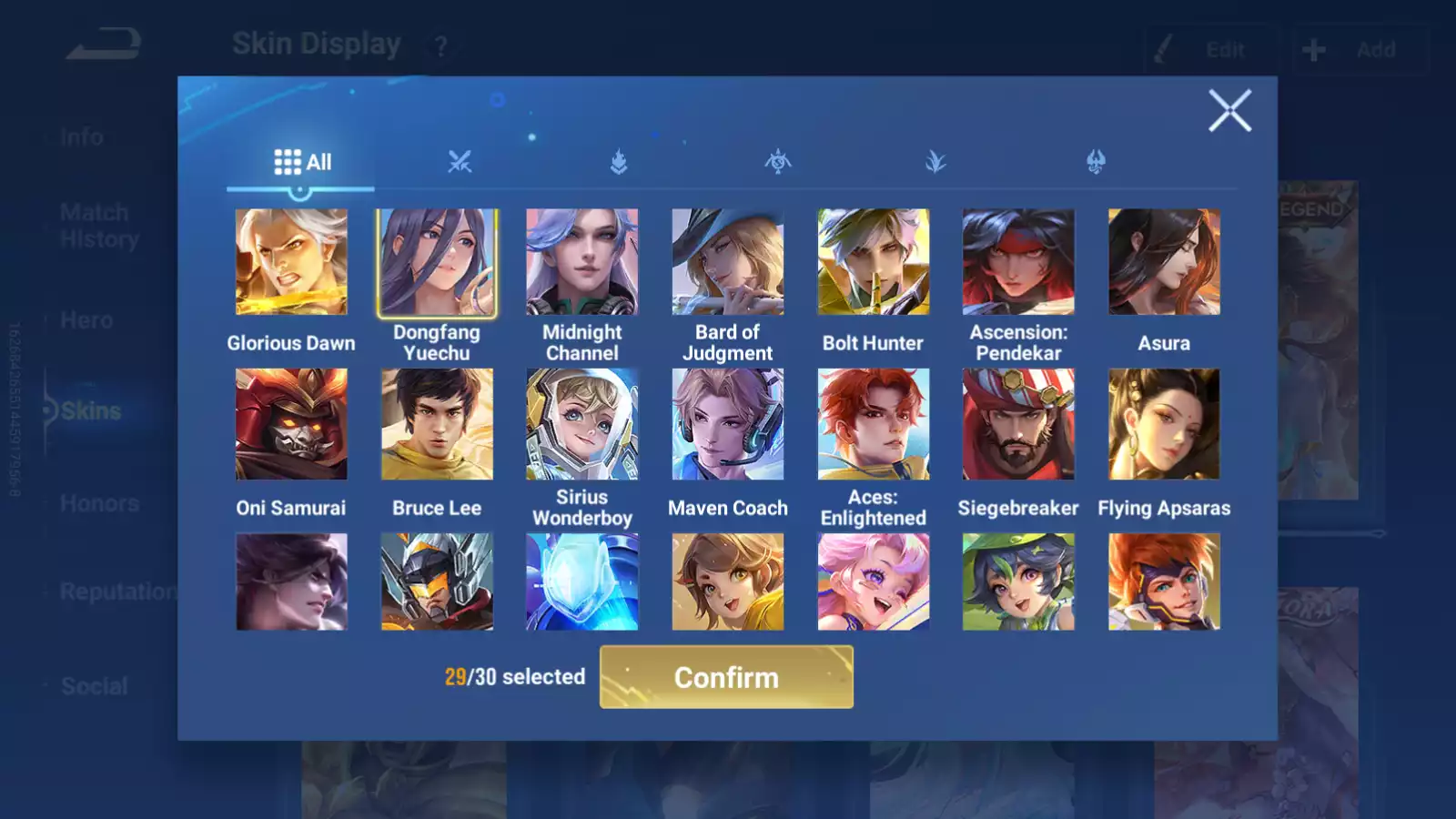Toggle selection of the Glorious Dawn skin

pos(291,262)
